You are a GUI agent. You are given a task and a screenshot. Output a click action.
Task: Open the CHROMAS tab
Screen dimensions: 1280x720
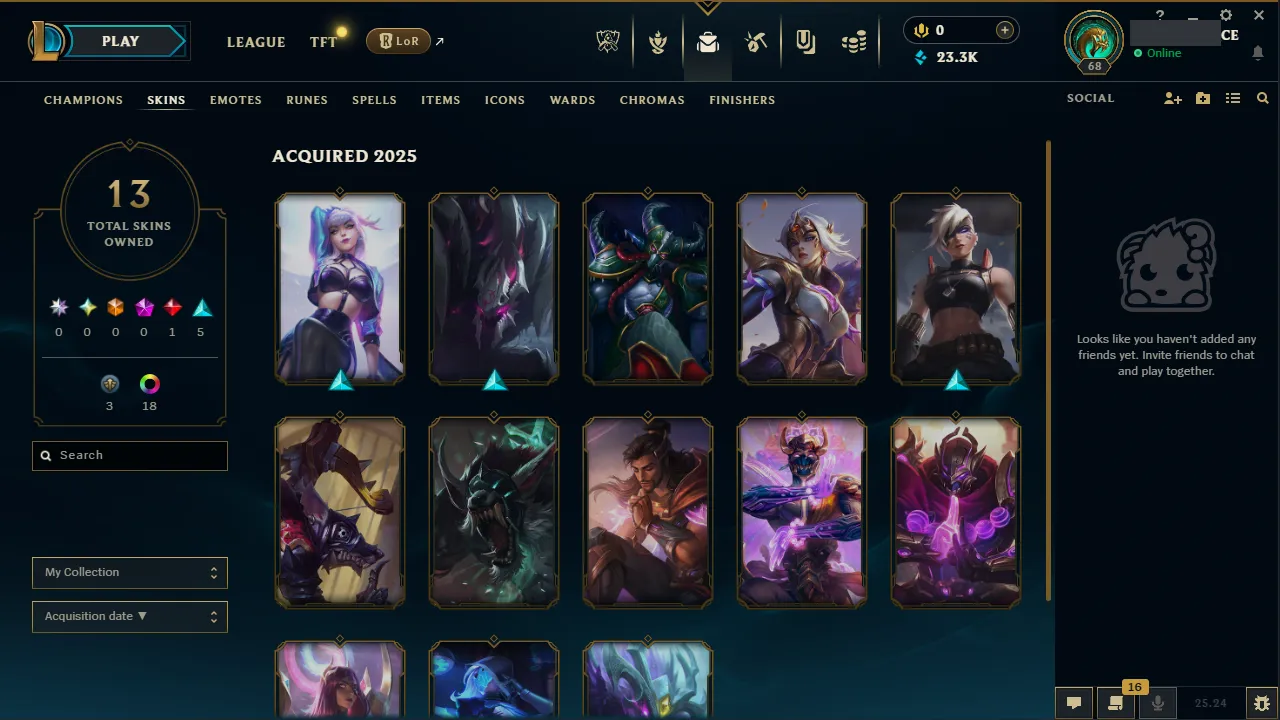652,100
